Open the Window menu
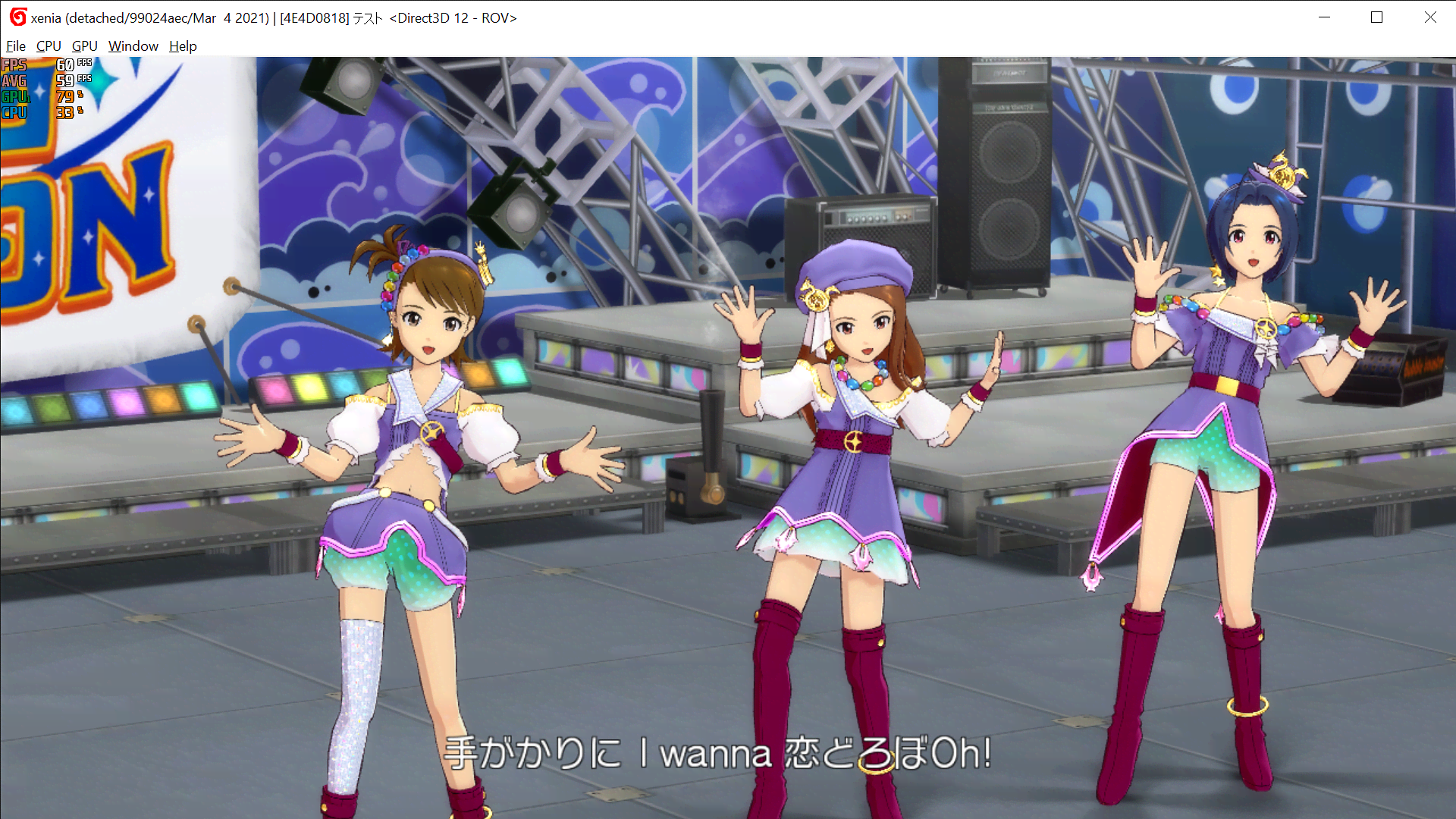Screen dimensions: 1456x819 133,46
